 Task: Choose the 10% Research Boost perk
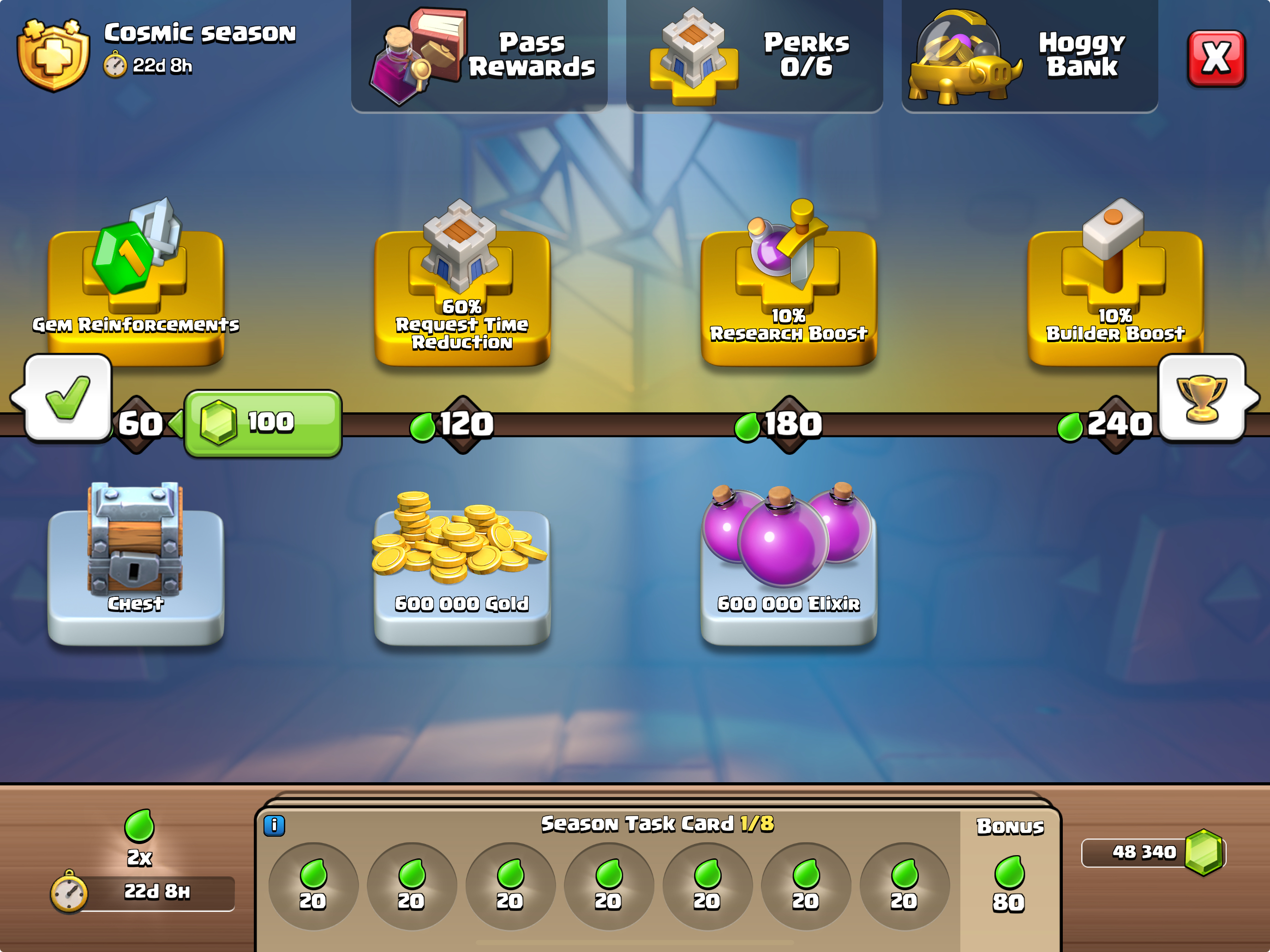tap(788, 290)
